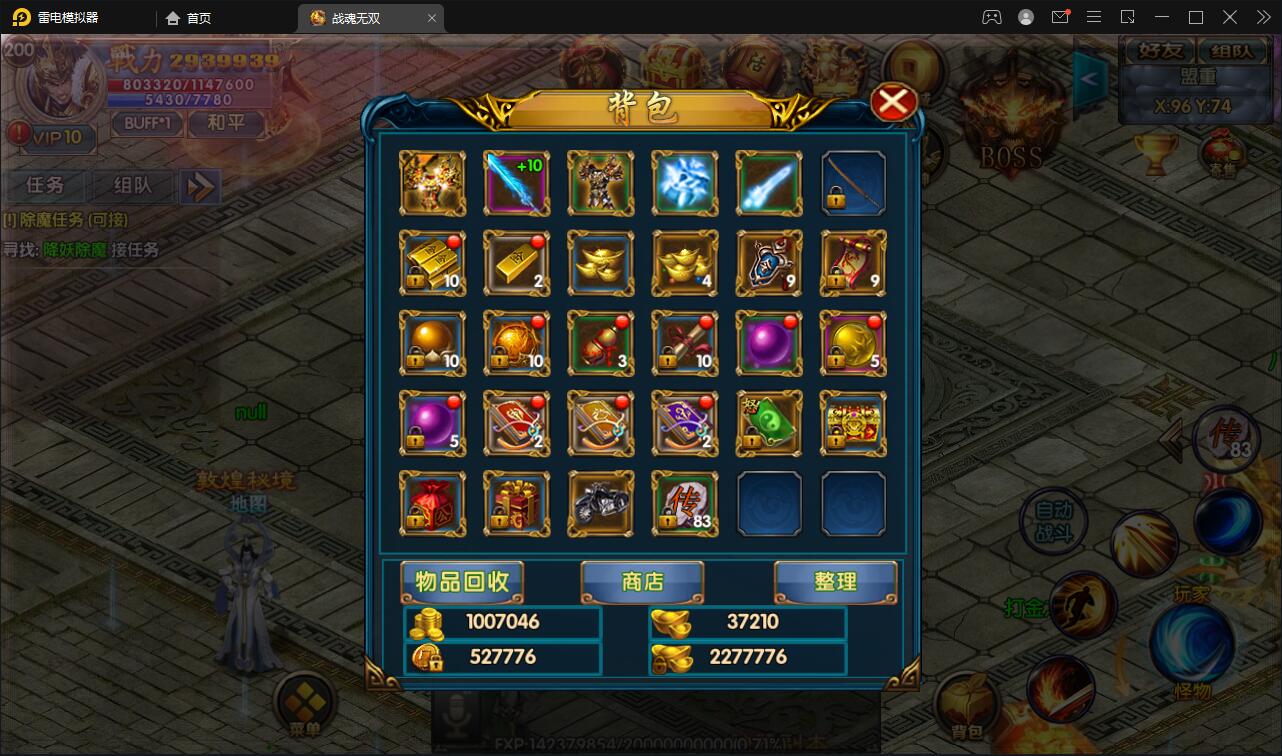Select the motorcycle mount item
Screen dimensions: 1282x756
click(x=600, y=504)
